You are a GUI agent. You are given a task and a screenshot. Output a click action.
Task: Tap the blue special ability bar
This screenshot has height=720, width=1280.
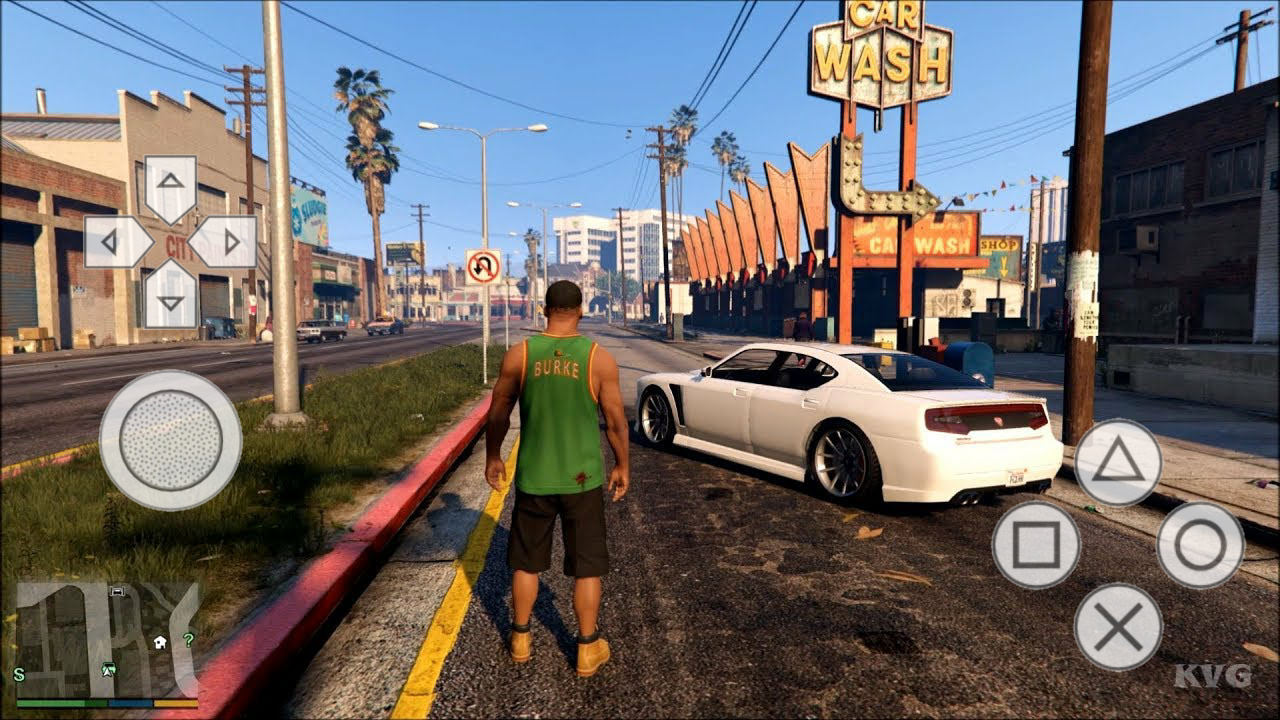pyautogui.click(x=130, y=703)
